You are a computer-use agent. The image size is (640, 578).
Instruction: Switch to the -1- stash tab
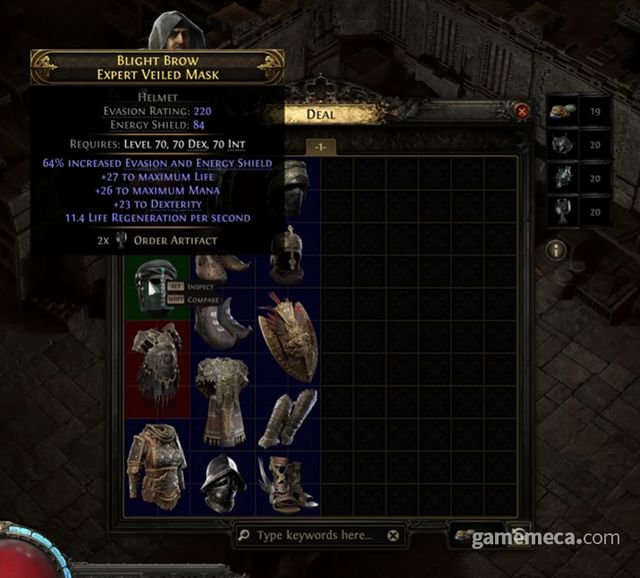(322, 146)
